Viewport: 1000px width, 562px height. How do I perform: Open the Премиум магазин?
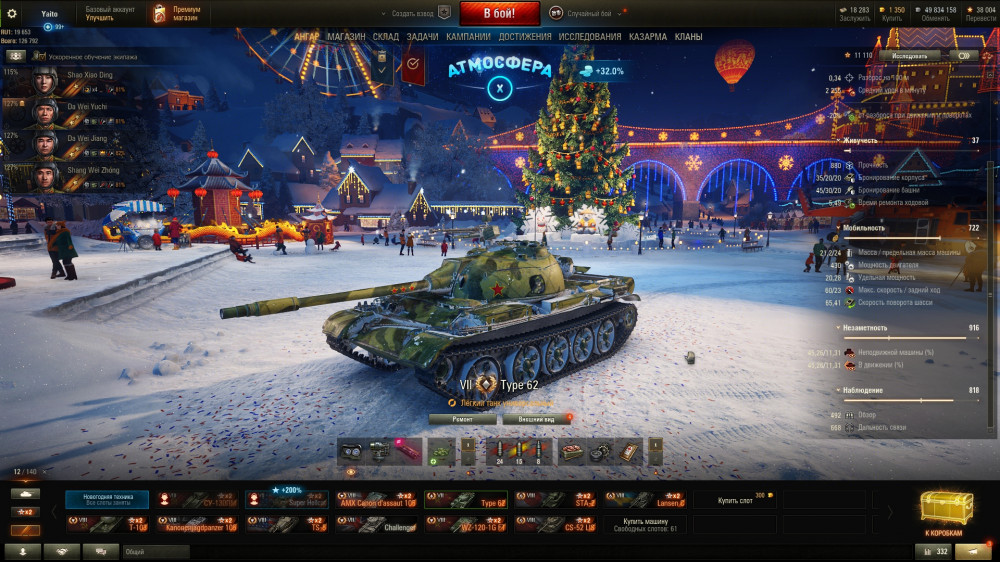click(178, 13)
